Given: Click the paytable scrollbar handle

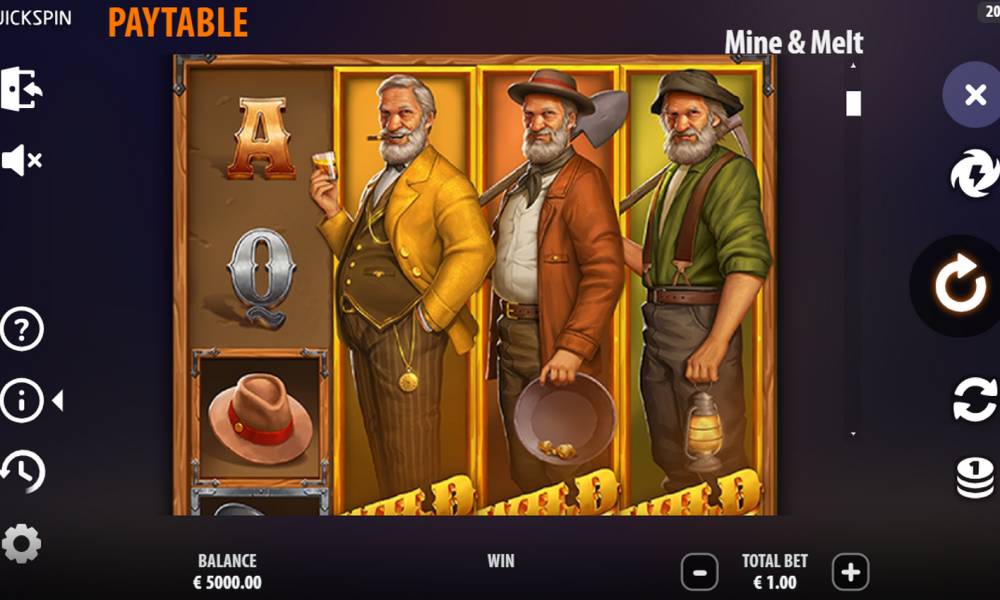Looking at the screenshot, I should [x=853, y=103].
